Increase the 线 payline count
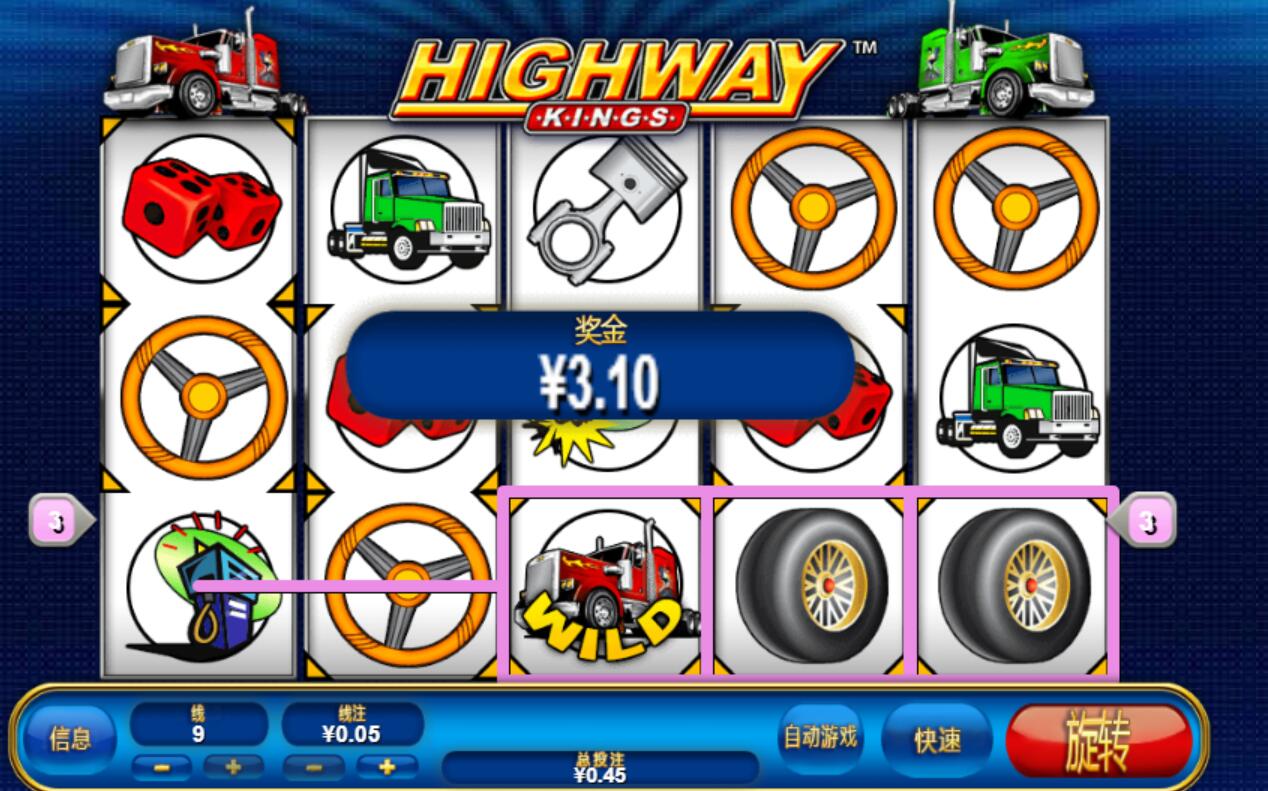 pyautogui.click(x=234, y=768)
